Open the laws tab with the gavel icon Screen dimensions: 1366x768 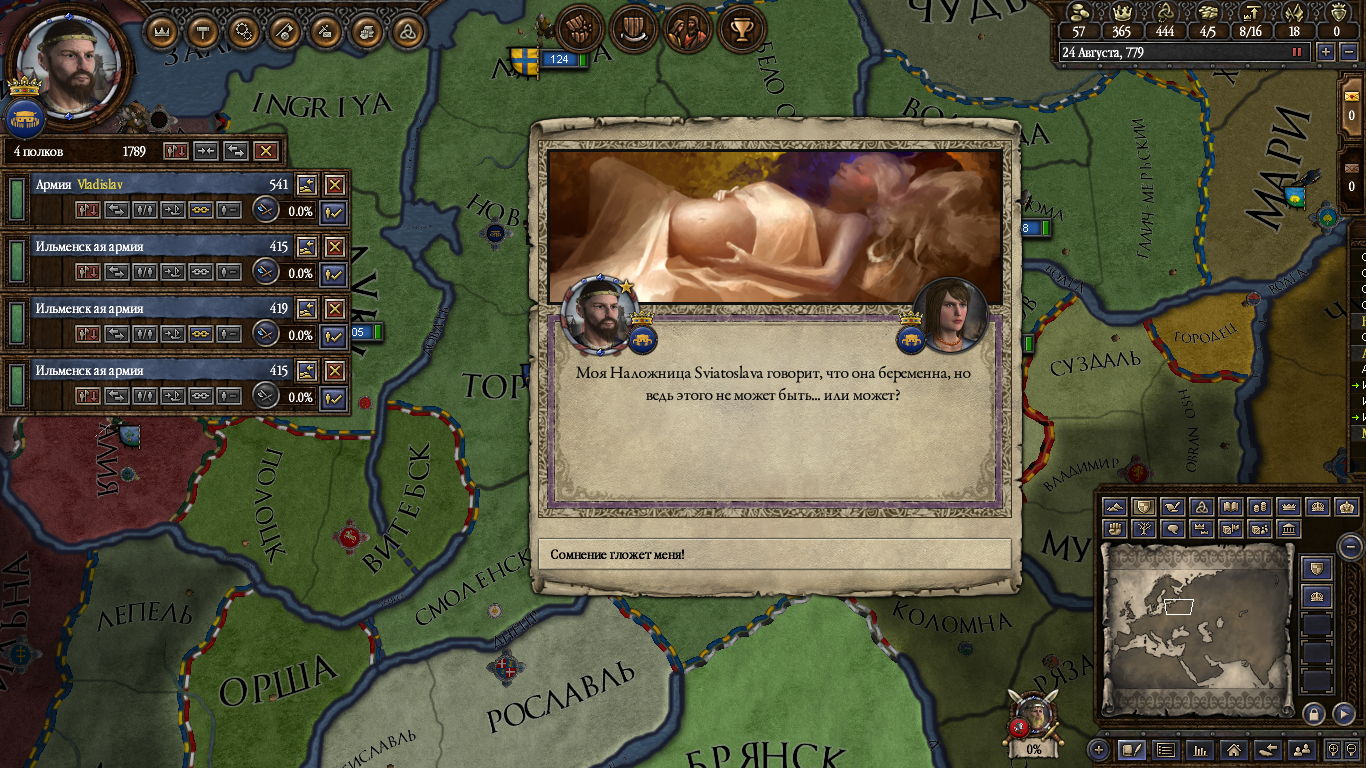203,31
